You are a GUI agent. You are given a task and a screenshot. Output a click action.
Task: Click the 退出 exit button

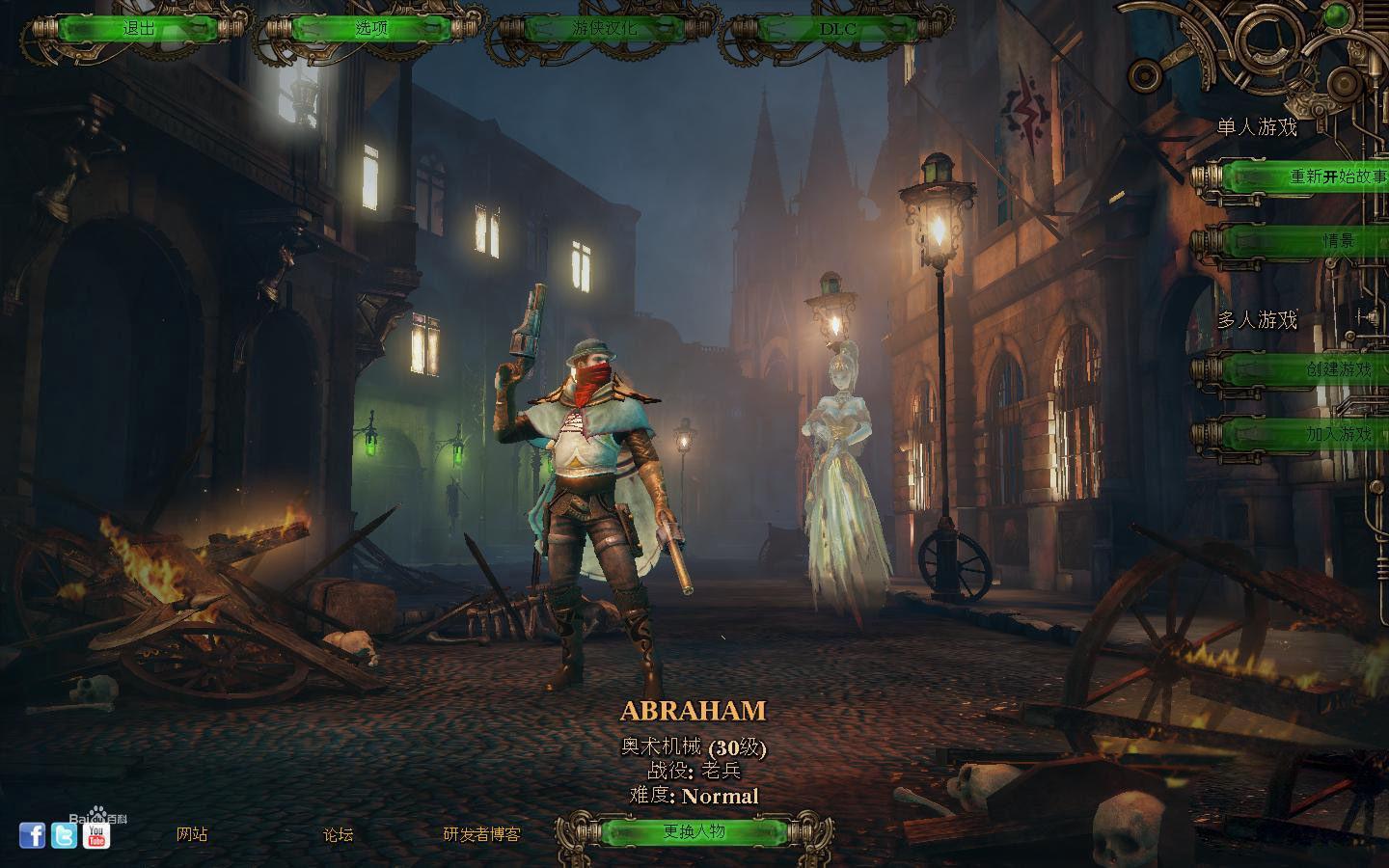[x=139, y=28]
